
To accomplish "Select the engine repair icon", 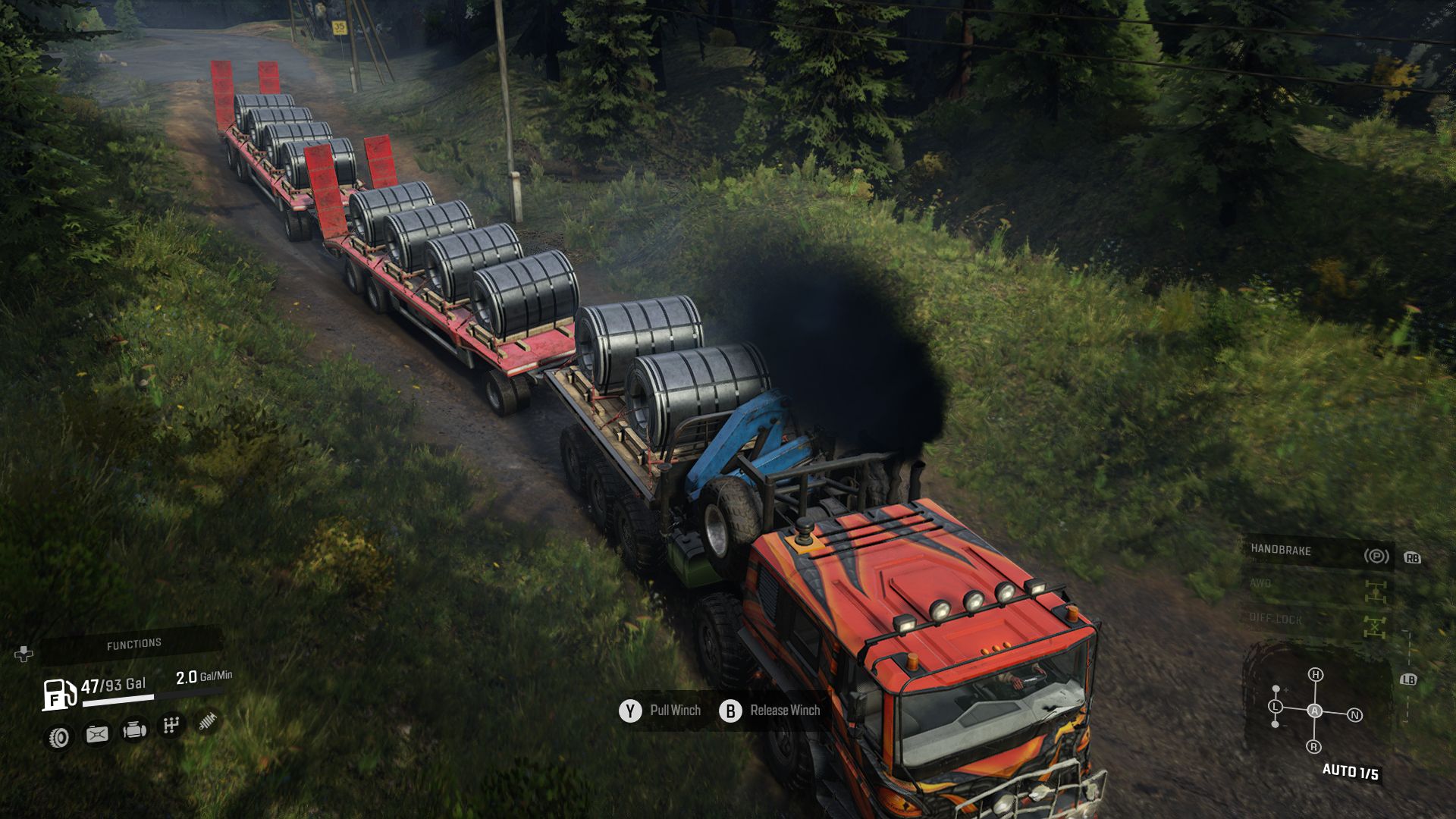I will point(135,730).
